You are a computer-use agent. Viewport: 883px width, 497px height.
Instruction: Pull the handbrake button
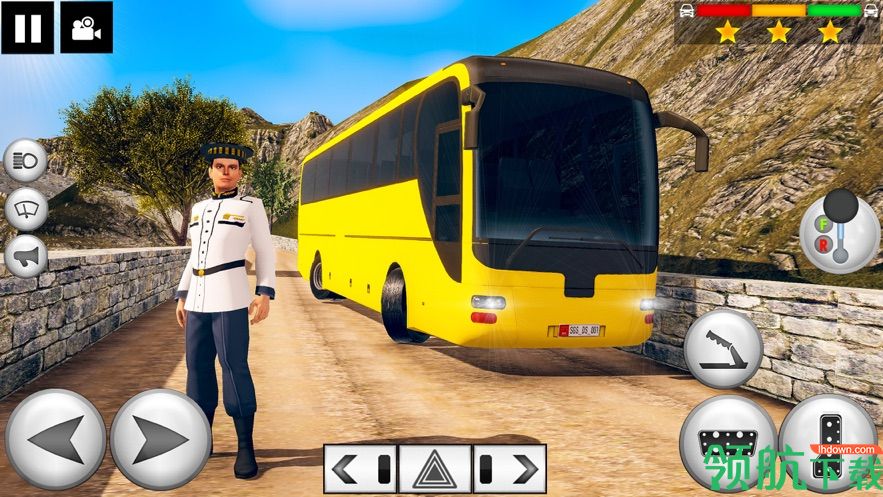coord(723,349)
